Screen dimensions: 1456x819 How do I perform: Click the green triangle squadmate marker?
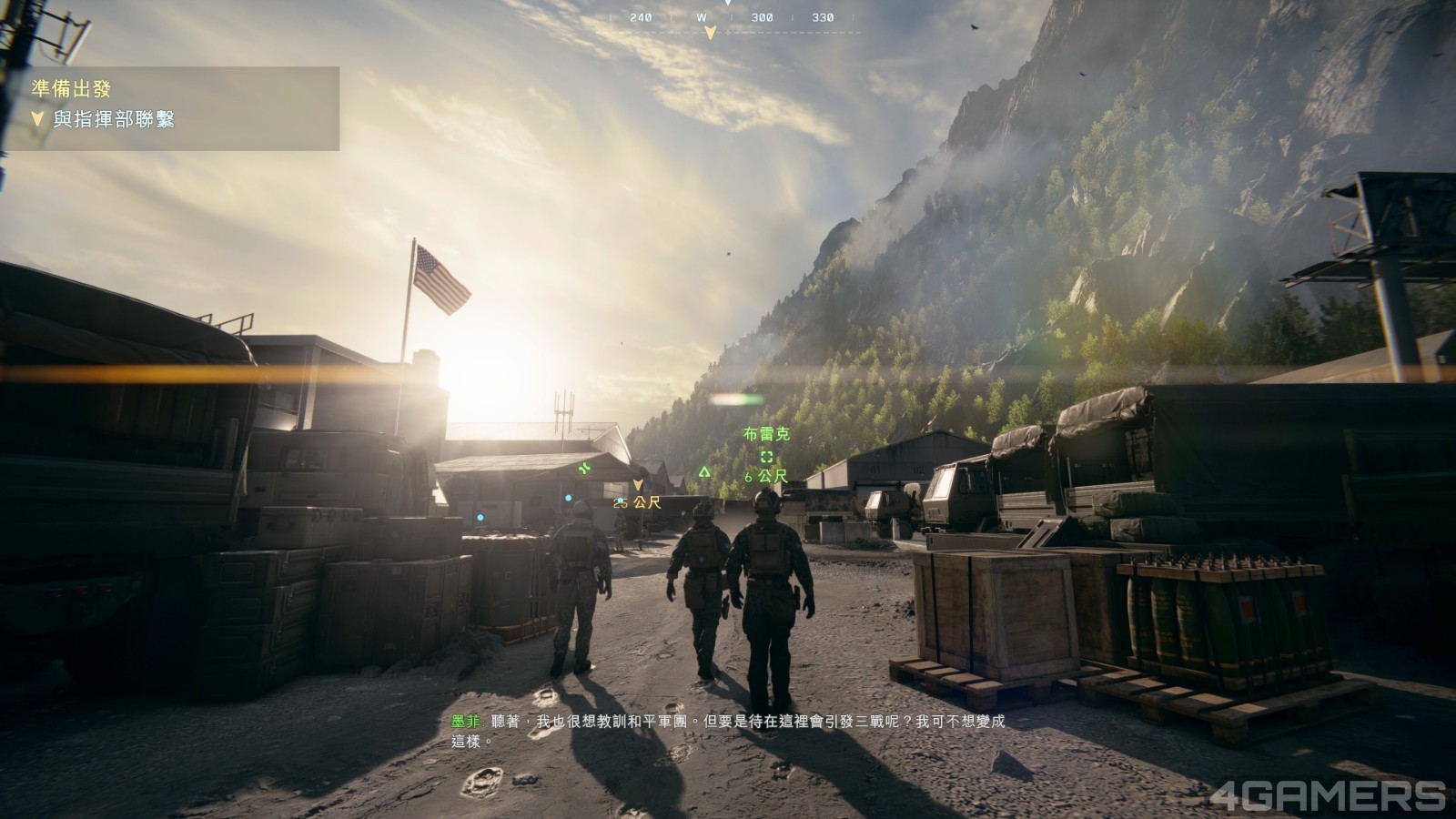click(703, 471)
